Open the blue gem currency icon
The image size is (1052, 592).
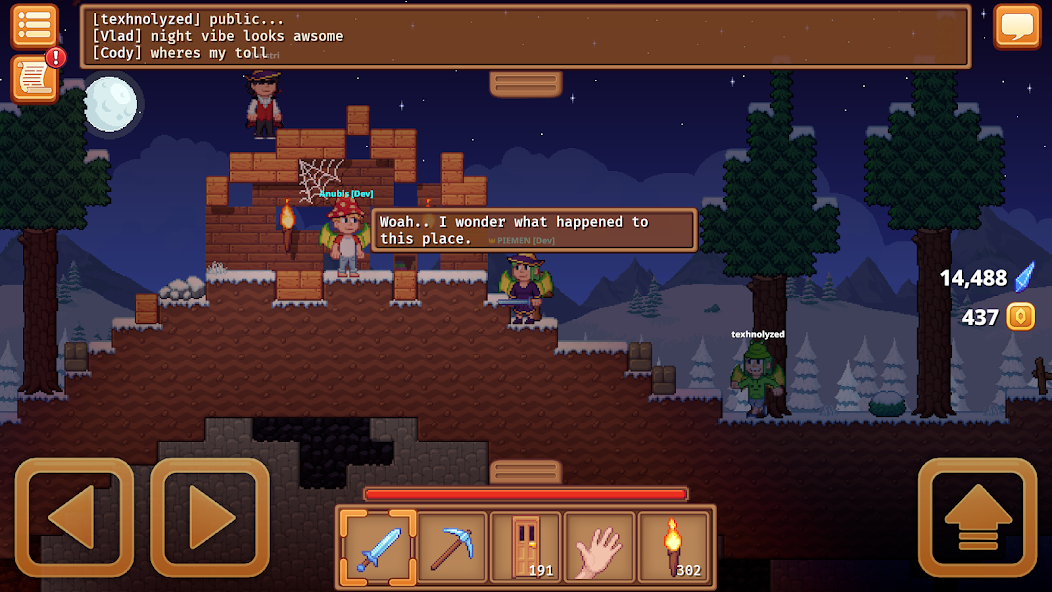(x=1024, y=277)
